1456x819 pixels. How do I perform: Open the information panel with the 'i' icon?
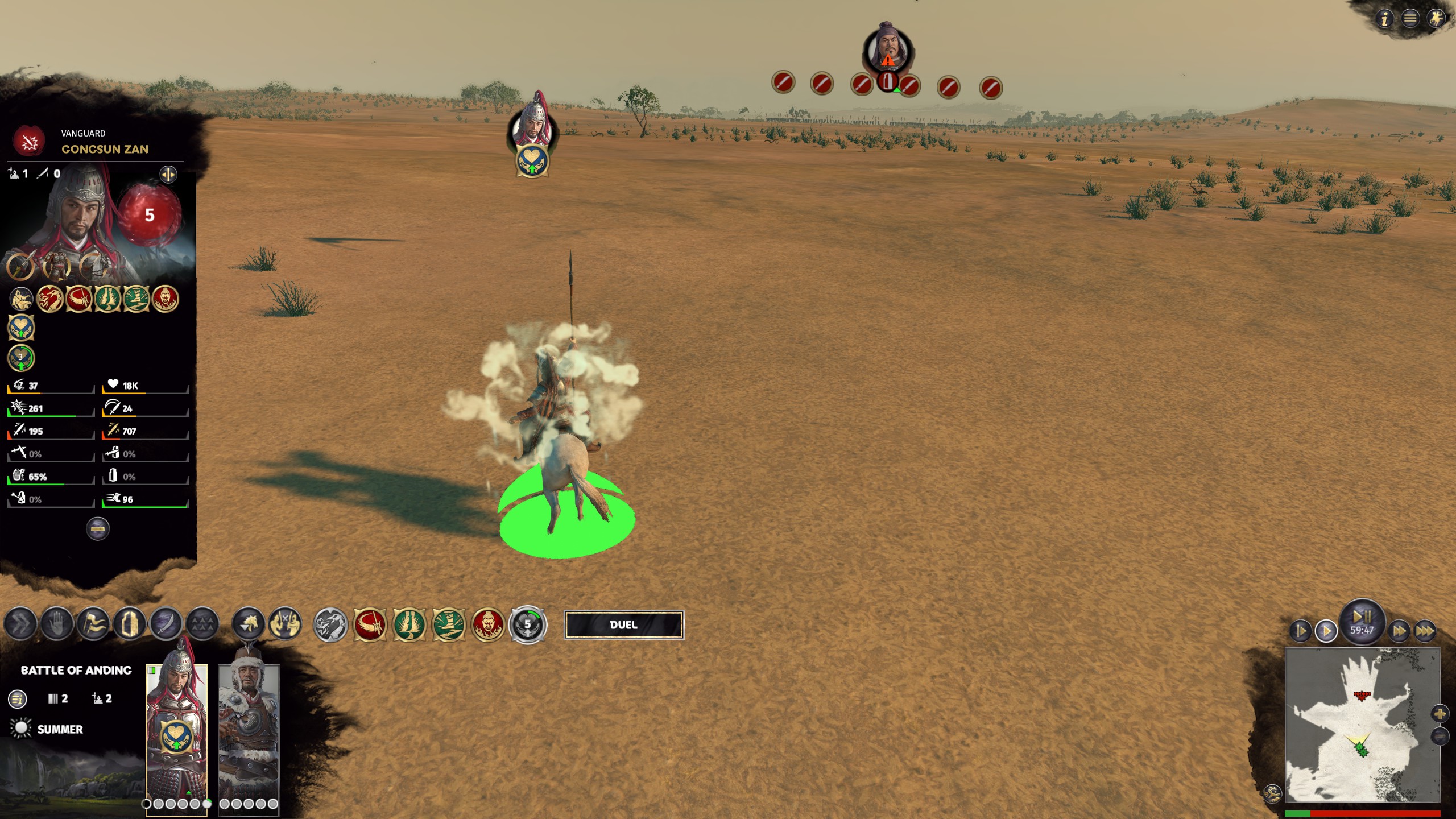tap(1385, 19)
